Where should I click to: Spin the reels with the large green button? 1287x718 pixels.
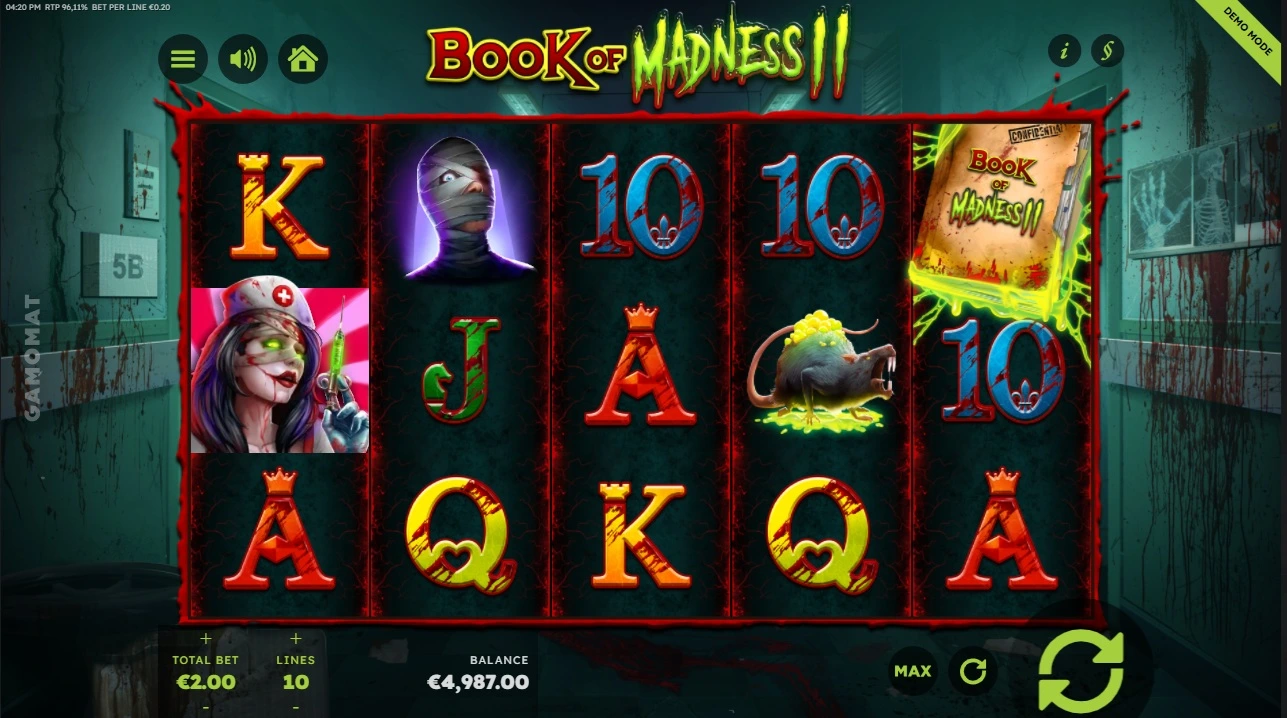click(1080, 671)
